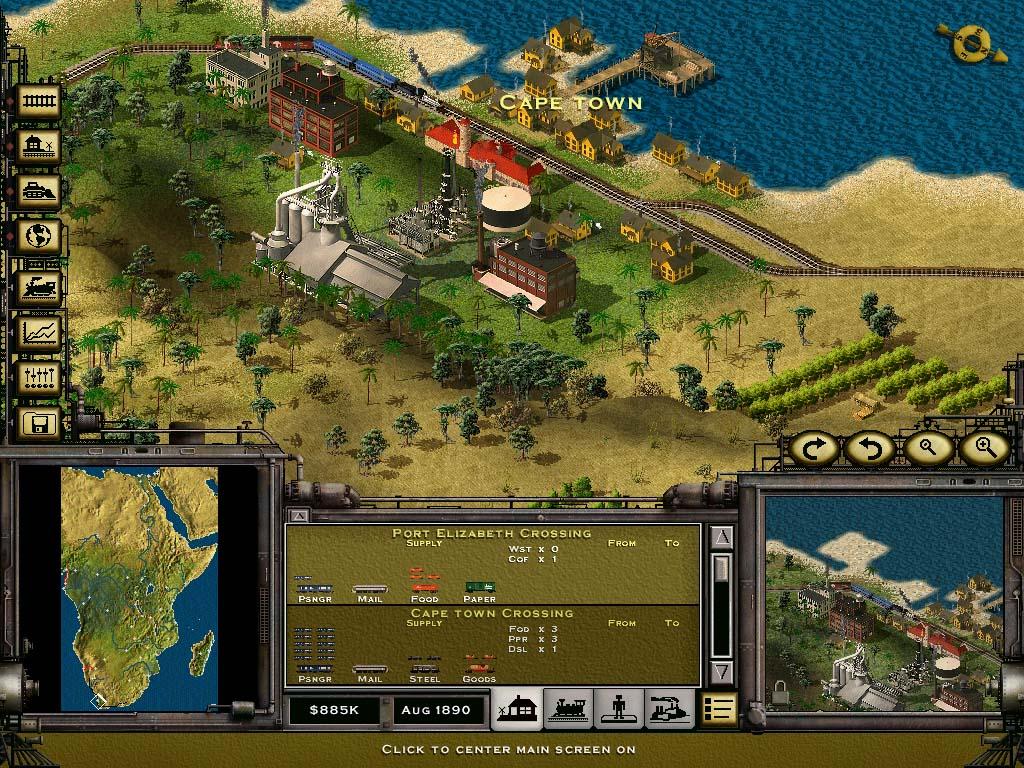Activate the bulldozer tool
Image resolution: width=1024 pixels, height=768 pixels.
(40, 193)
